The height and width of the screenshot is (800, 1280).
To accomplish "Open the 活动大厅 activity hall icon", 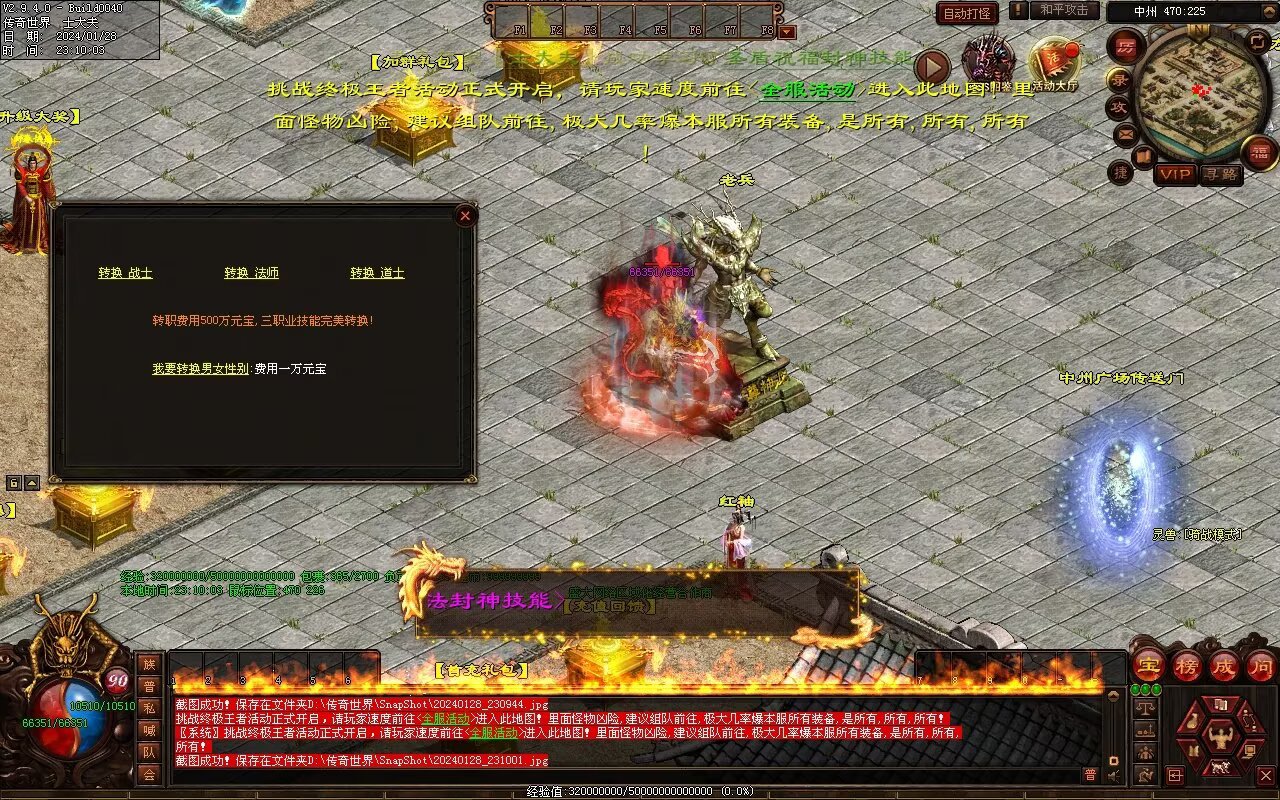I will [1055, 63].
